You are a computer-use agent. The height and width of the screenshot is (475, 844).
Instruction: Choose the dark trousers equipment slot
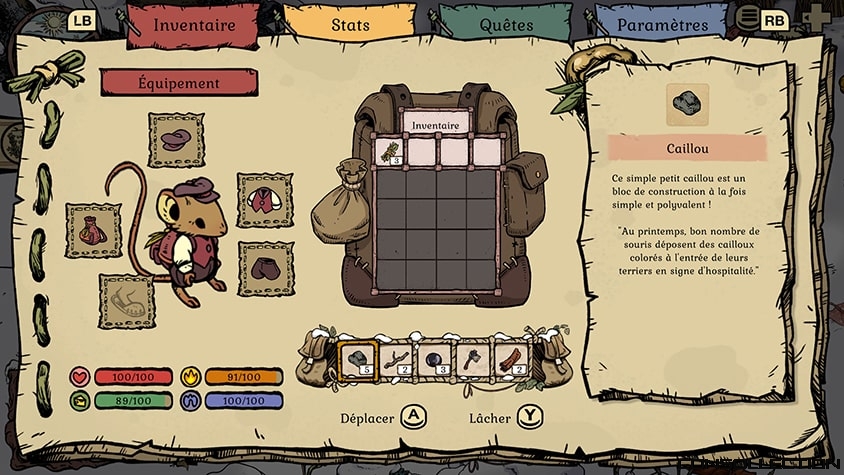265,268
